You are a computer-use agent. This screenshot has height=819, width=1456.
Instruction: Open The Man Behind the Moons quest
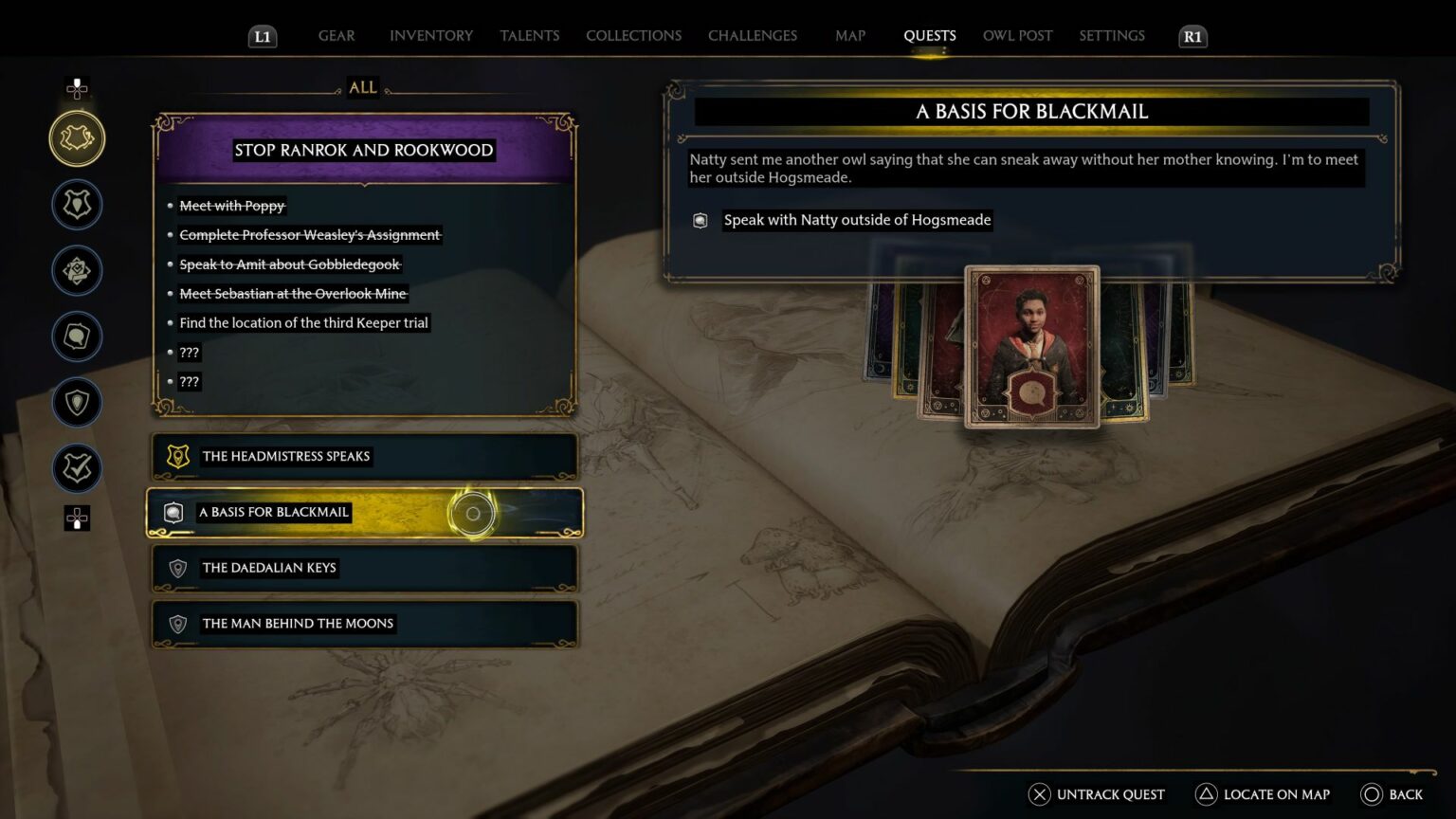[364, 624]
